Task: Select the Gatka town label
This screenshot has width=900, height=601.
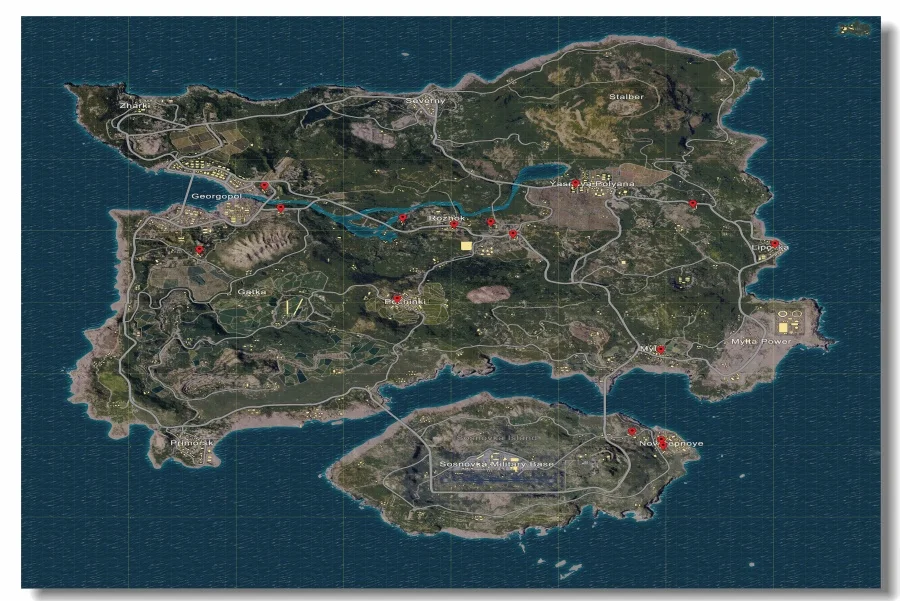Action: [251, 291]
